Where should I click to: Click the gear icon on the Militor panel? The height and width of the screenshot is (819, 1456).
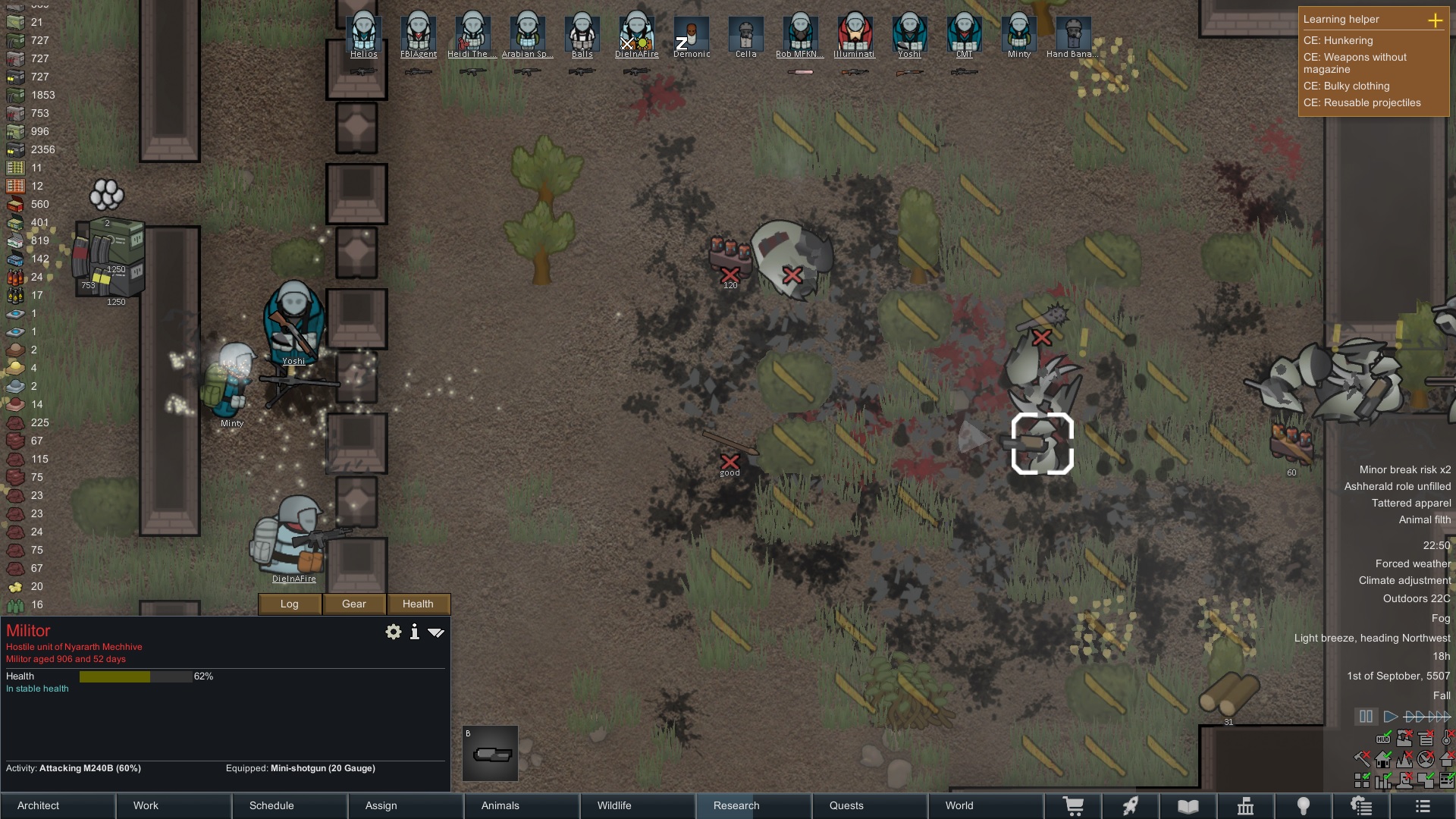[394, 632]
